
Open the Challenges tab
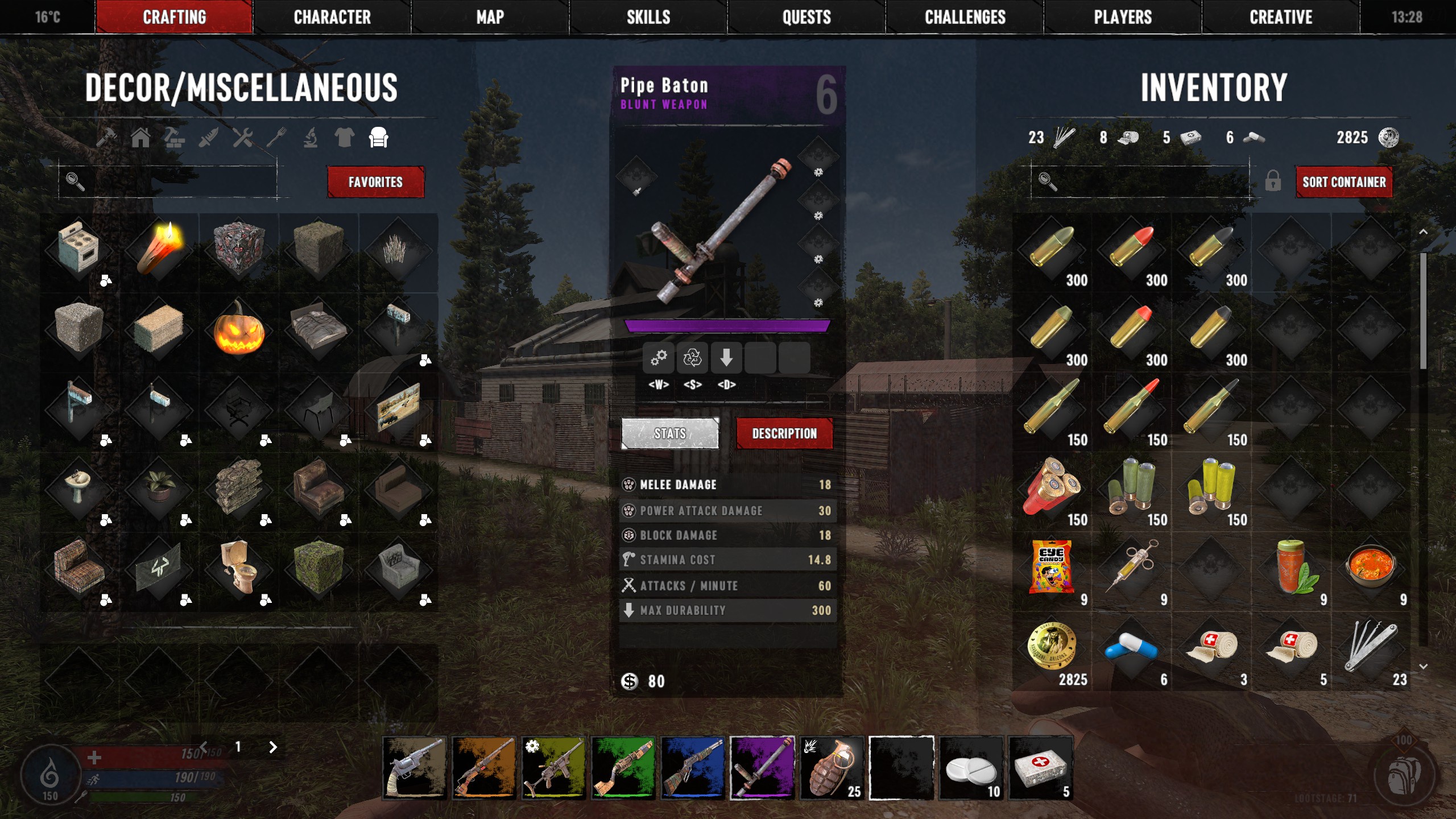click(x=965, y=17)
